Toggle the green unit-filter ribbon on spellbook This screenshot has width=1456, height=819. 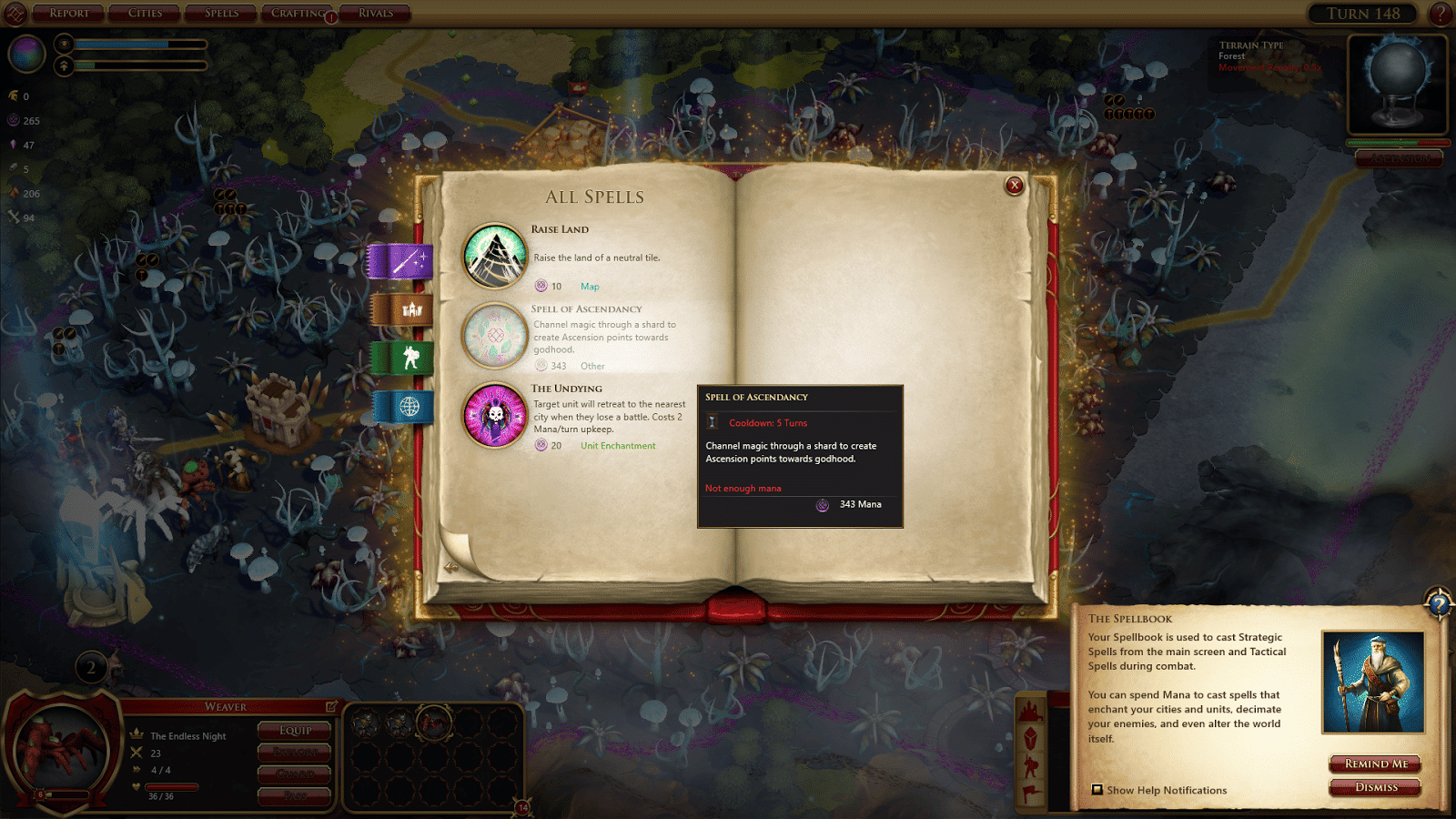pos(403,359)
